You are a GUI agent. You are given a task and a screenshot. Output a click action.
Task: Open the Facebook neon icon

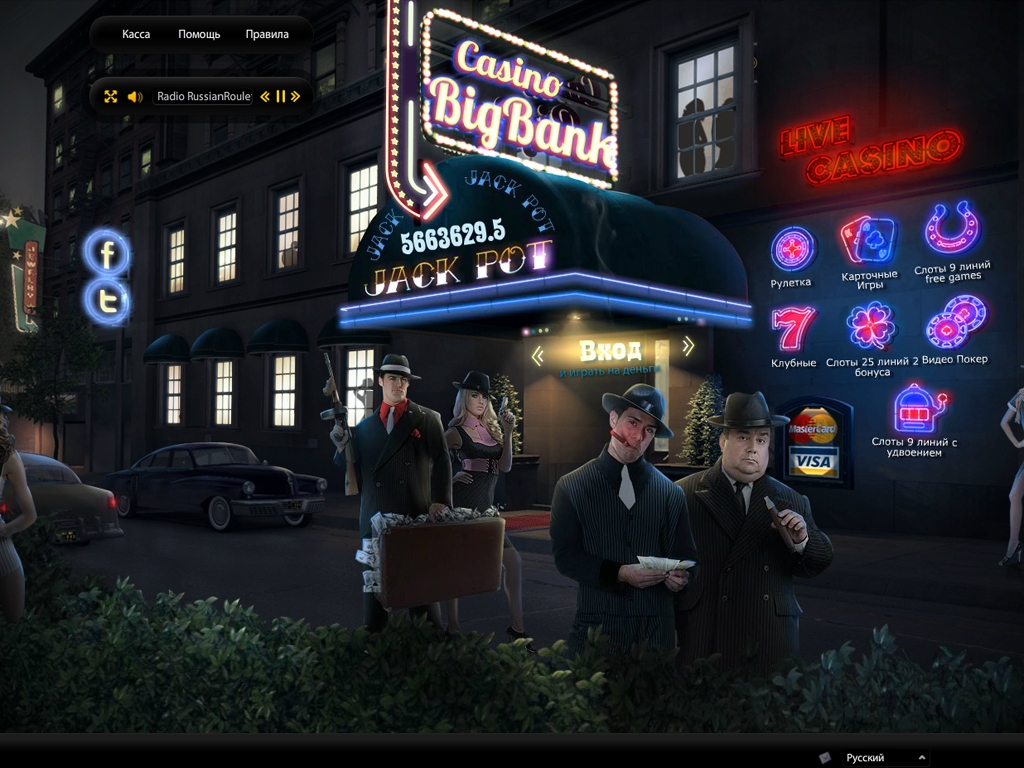pyautogui.click(x=107, y=254)
